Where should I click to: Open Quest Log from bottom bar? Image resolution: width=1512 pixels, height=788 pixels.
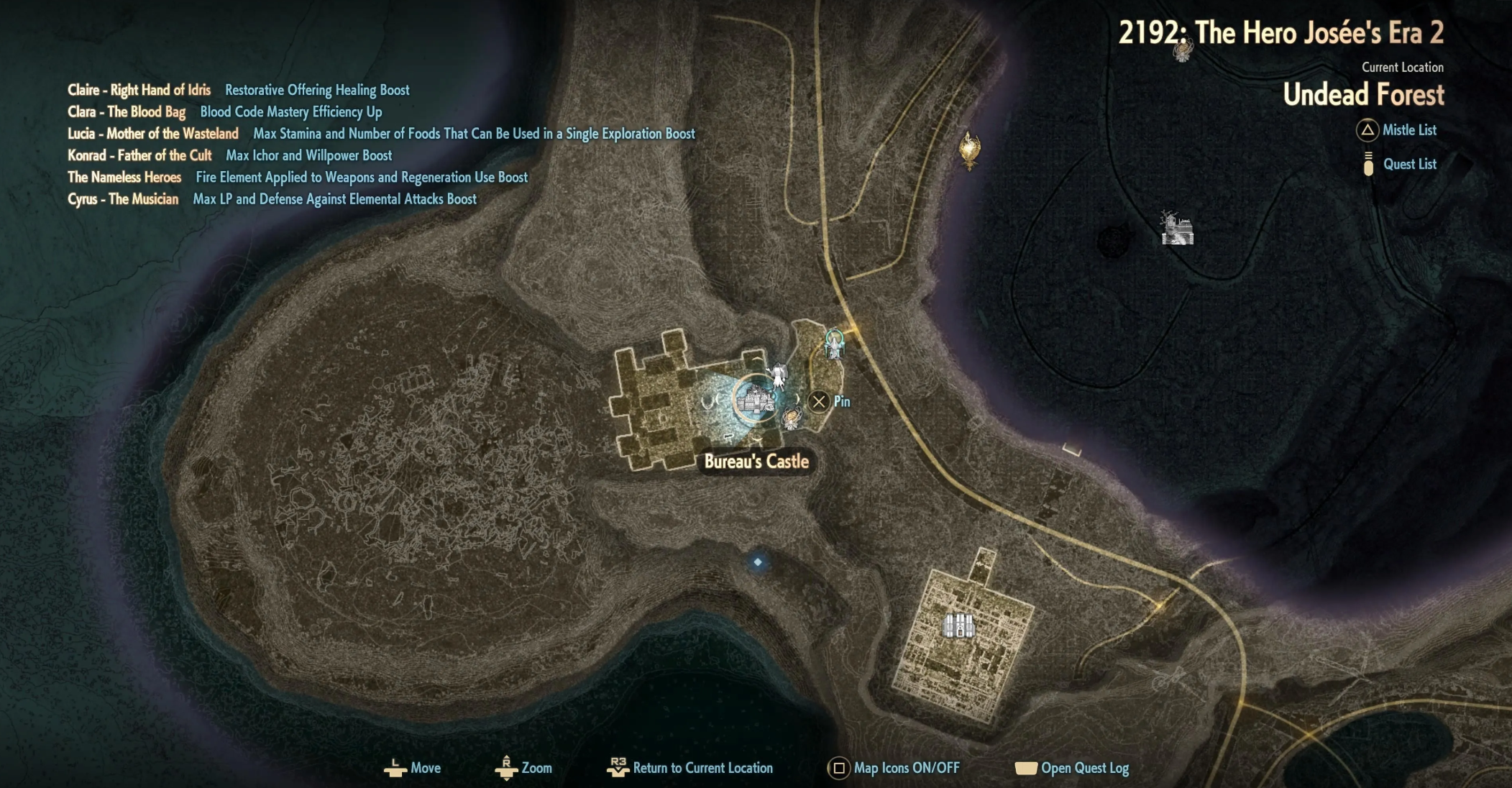[x=1072, y=768]
